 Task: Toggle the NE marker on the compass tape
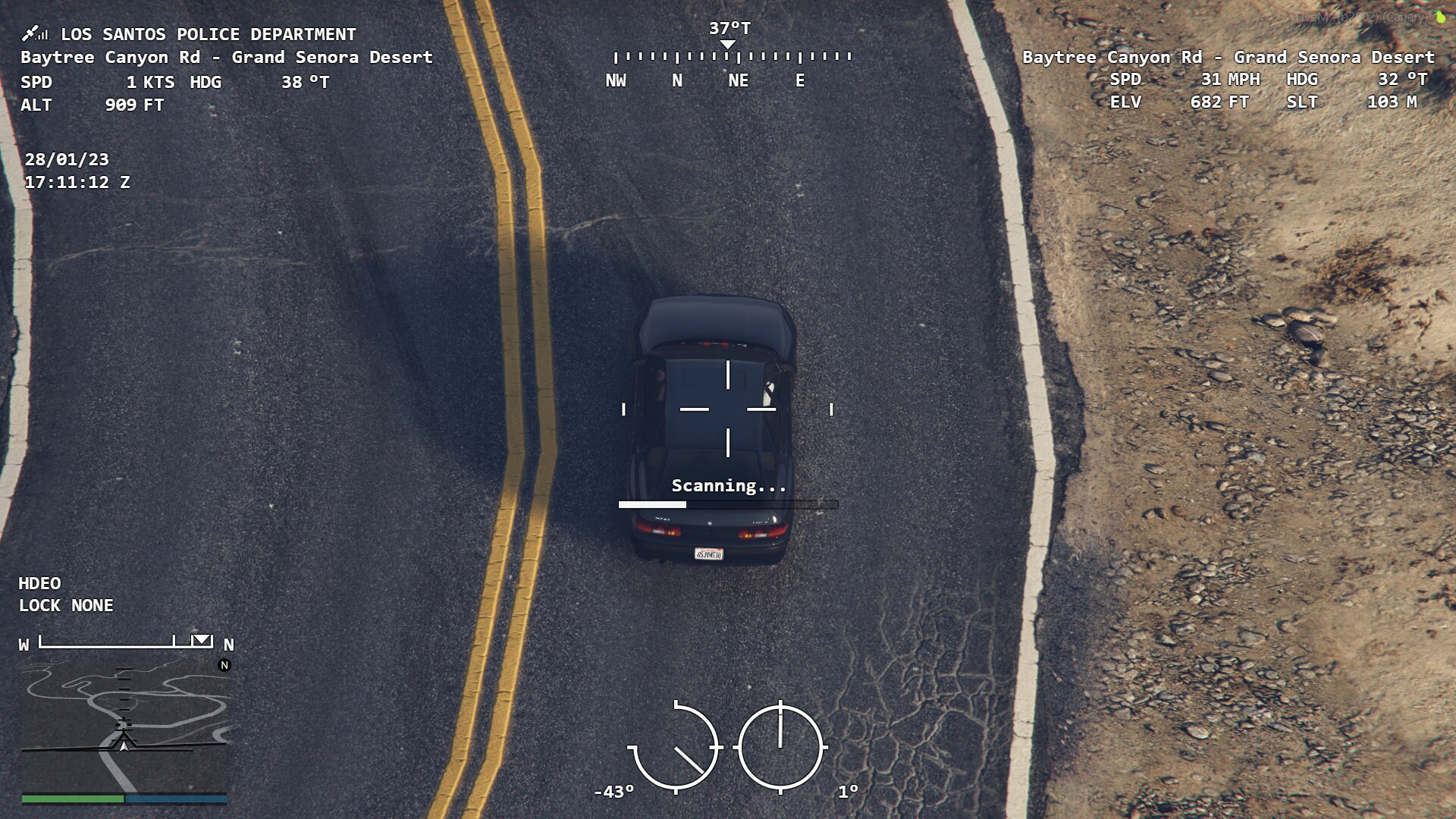click(738, 80)
